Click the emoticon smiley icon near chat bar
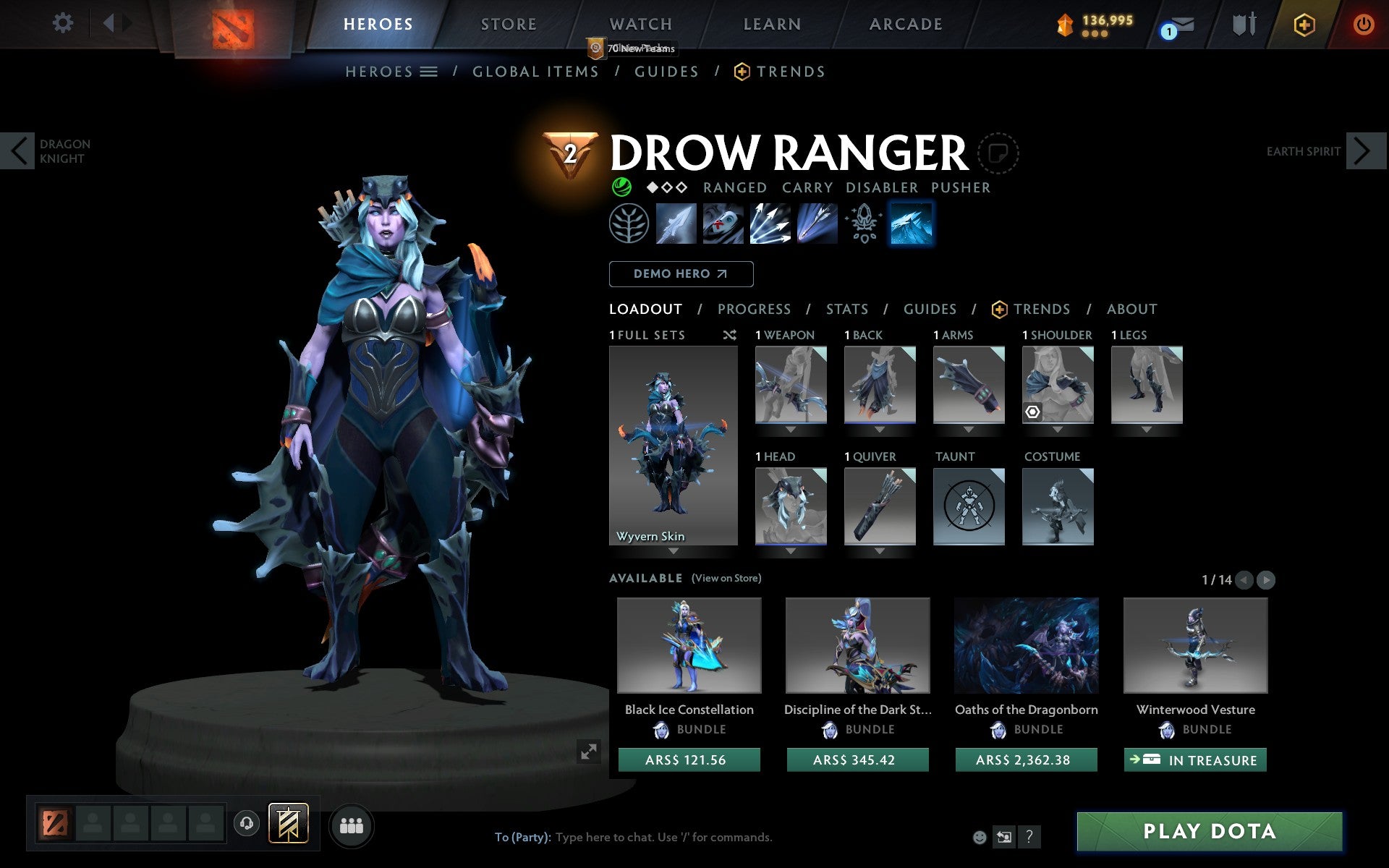Screen dimensions: 1389x868 pos(980,837)
